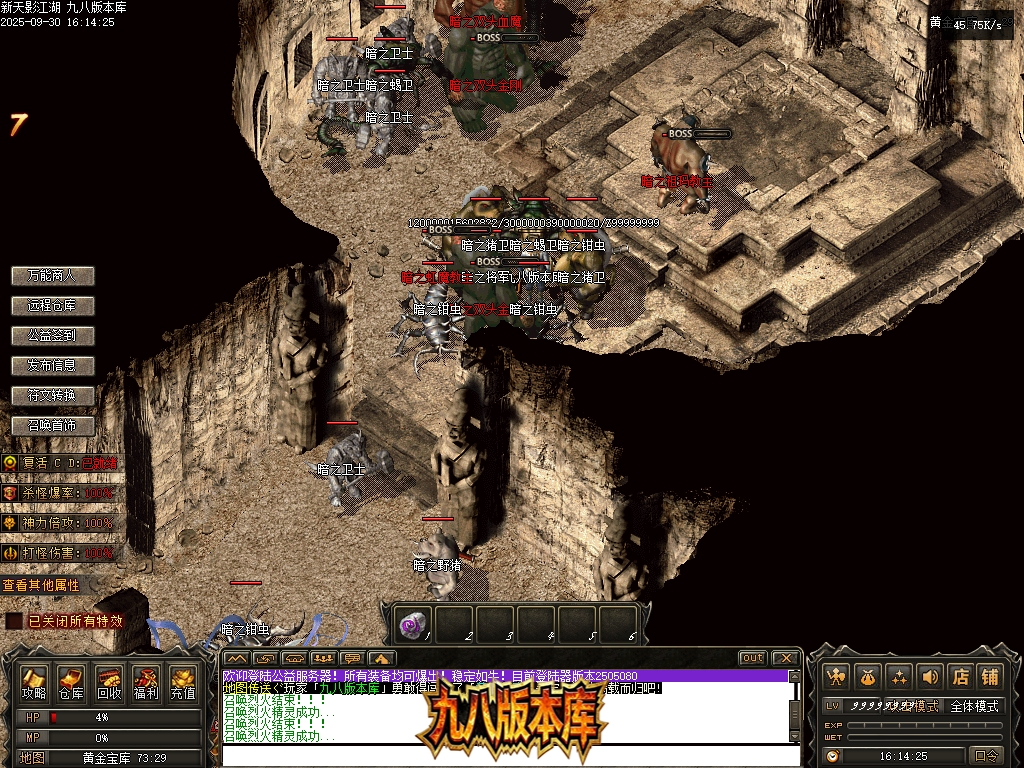
Task: Switch the 全体模式 attack mode button
Action: tap(974, 706)
